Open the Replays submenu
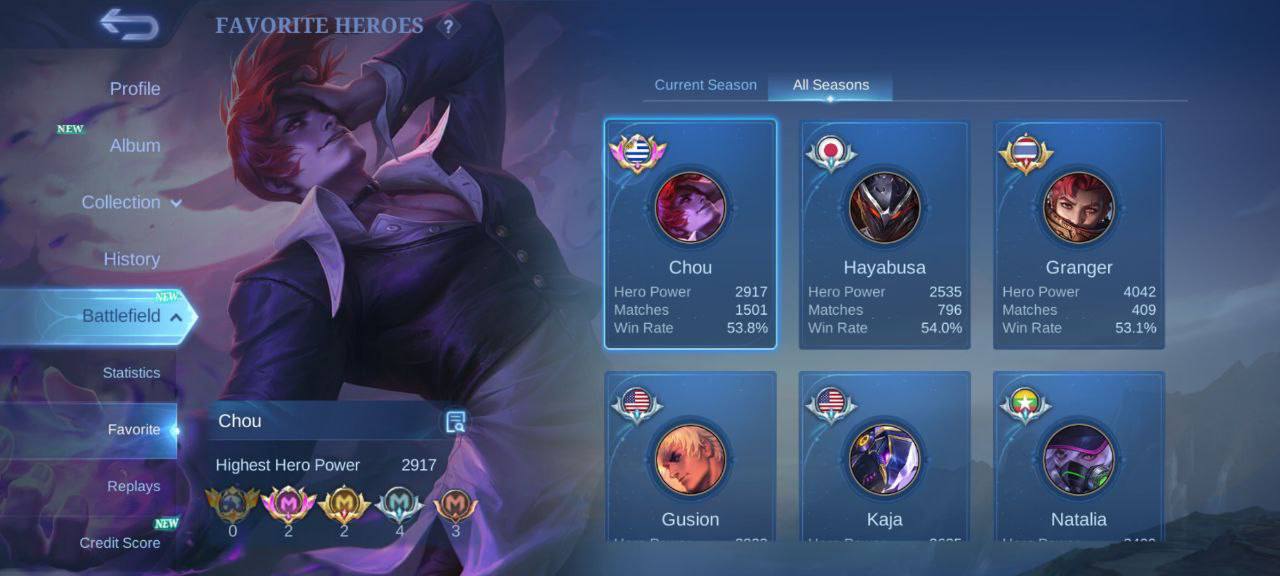 133,487
